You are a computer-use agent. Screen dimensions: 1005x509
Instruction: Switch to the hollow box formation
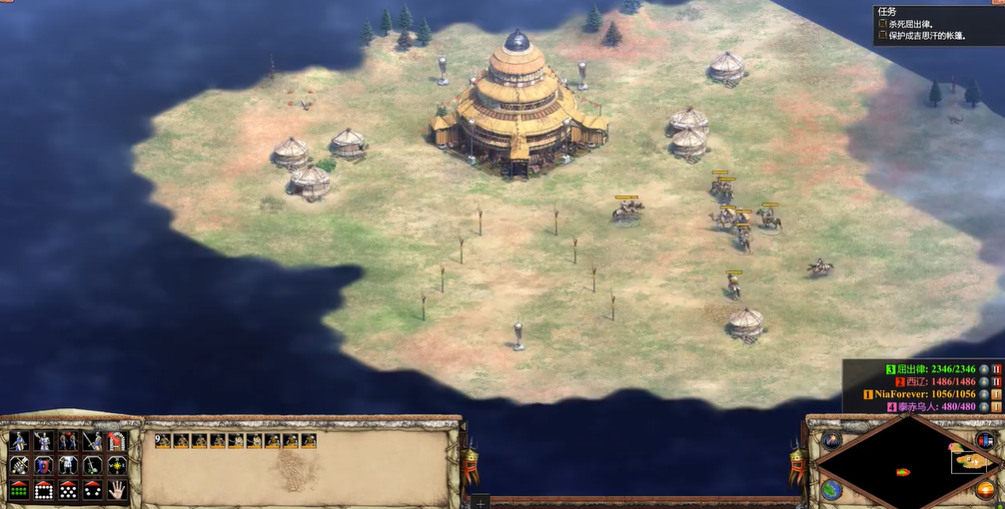tap(44, 490)
